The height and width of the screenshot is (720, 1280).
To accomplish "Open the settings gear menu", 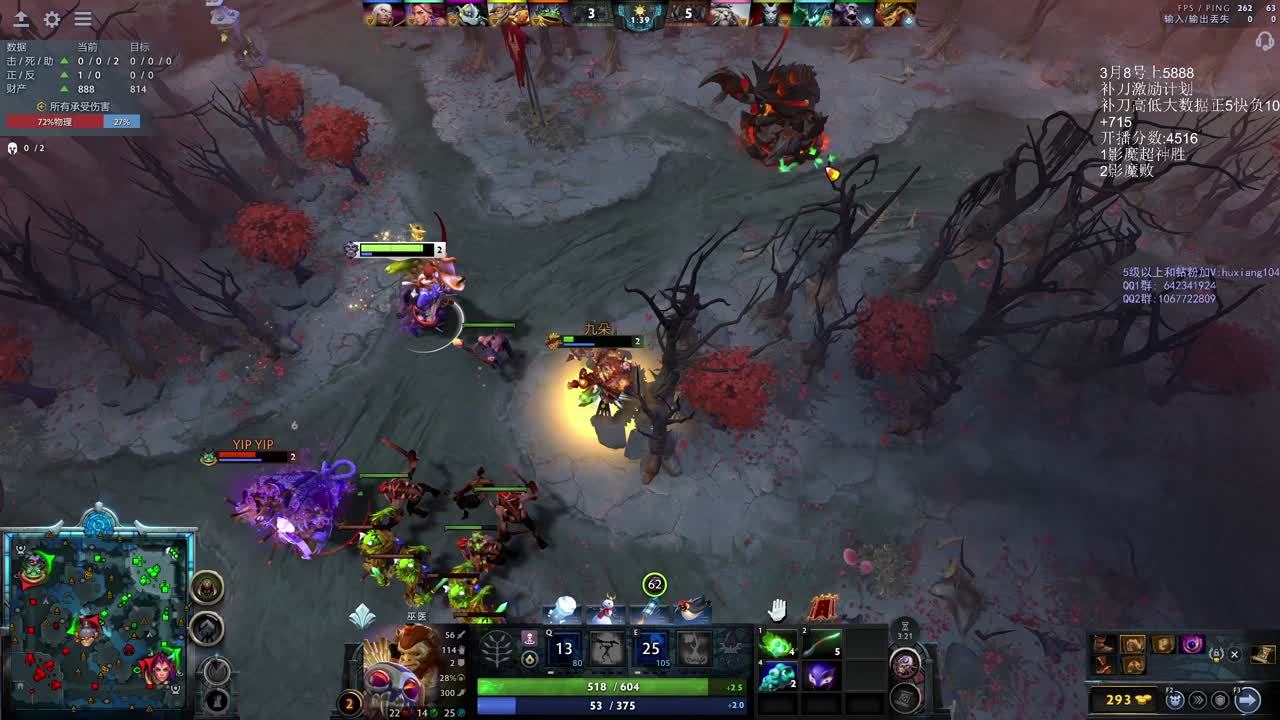I will (x=52, y=19).
